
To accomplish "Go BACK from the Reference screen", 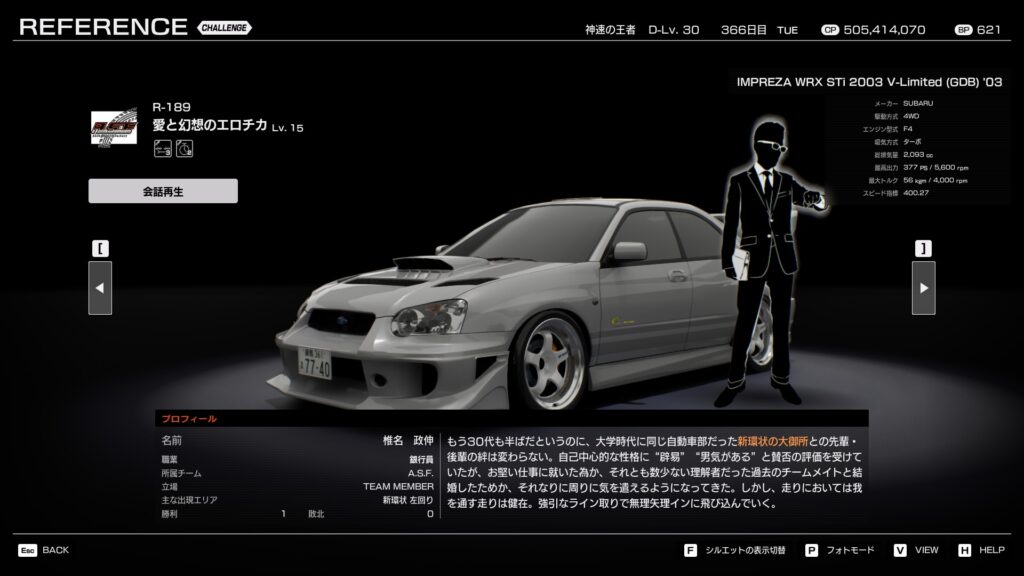I will [x=43, y=550].
